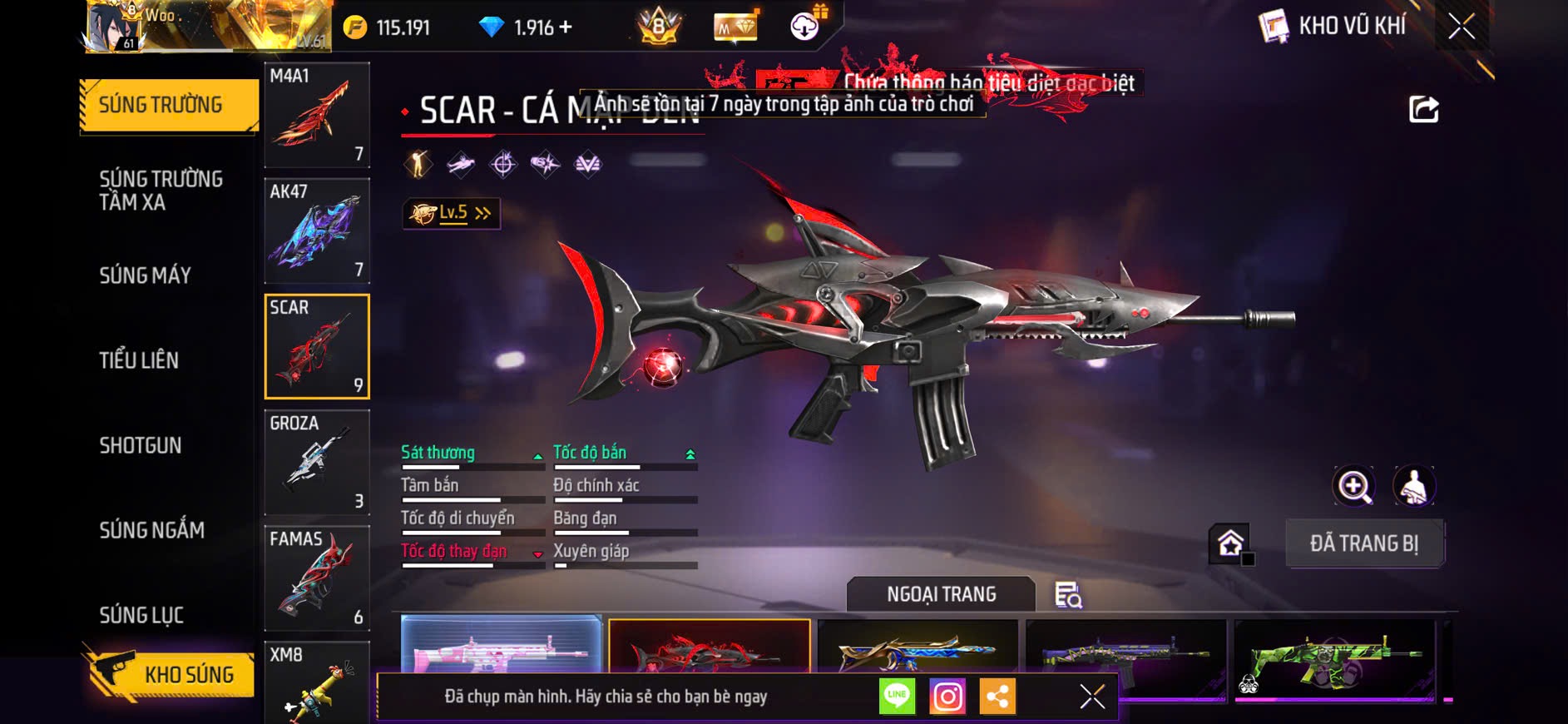Share the screenshot via Instagram
The height and width of the screenshot is (724, 1568).
click(947, 697)
